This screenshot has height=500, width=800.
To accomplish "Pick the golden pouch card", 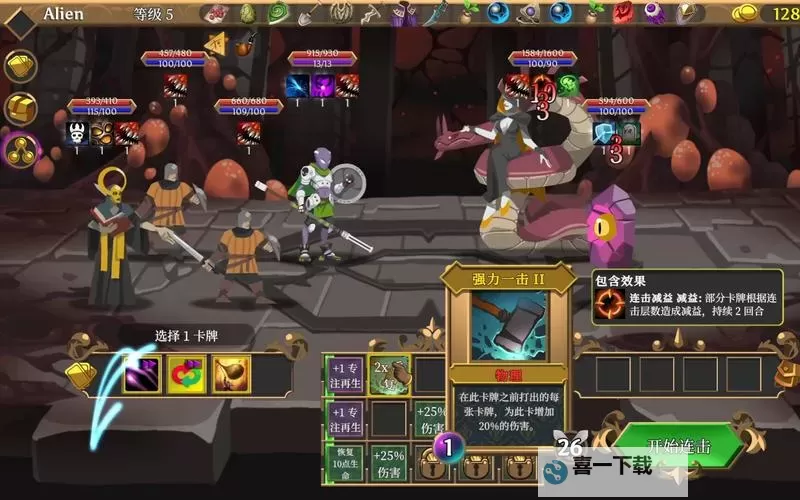I will (x=231, y=374).
